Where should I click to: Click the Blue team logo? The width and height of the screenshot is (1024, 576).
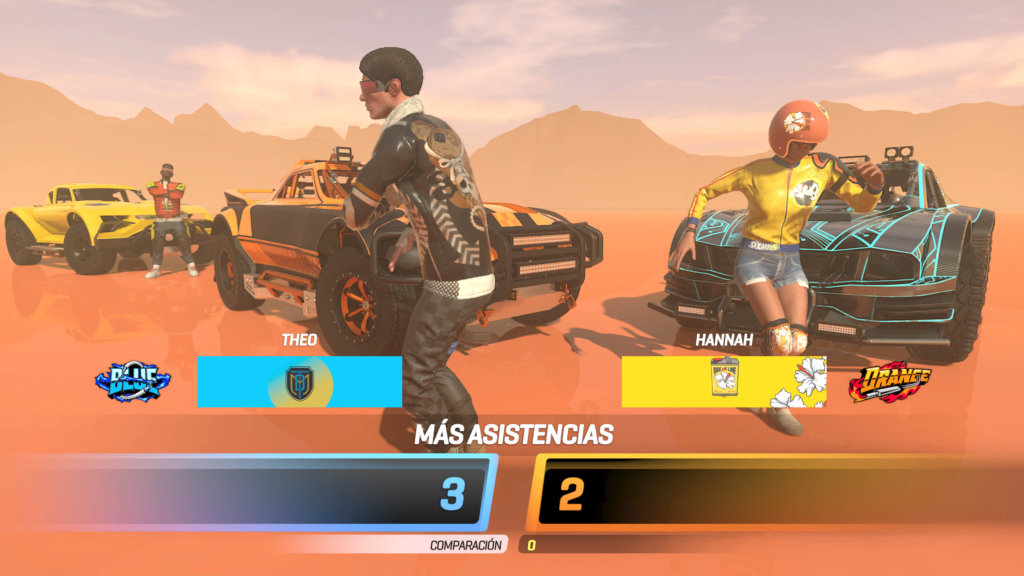pos(133,381)
